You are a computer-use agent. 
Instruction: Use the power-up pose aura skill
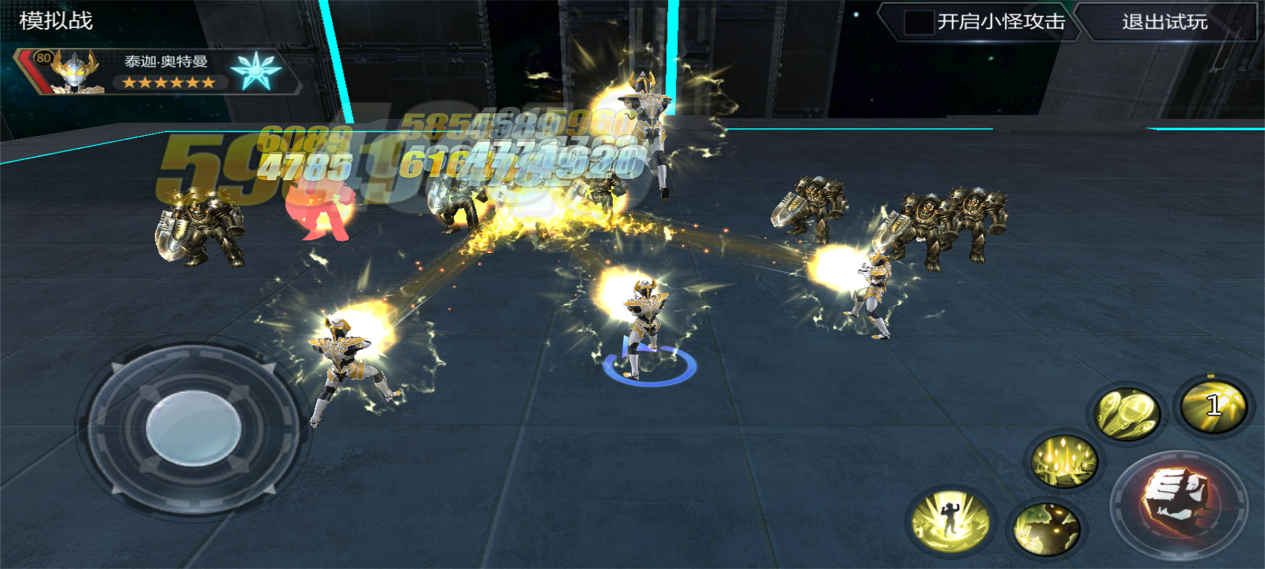coord(949,521)
